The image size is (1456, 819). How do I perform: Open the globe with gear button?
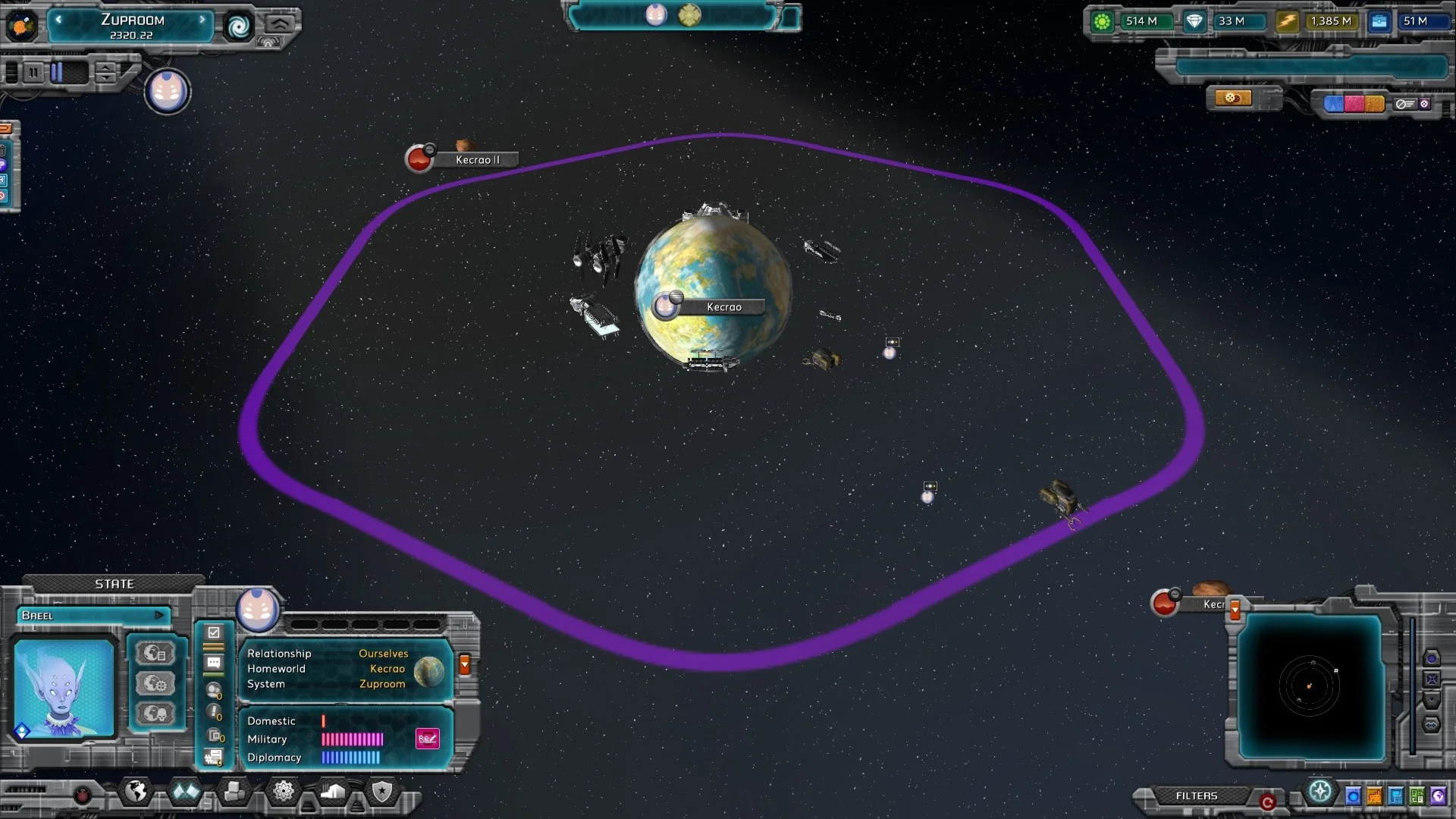click(x=155, y=683)
